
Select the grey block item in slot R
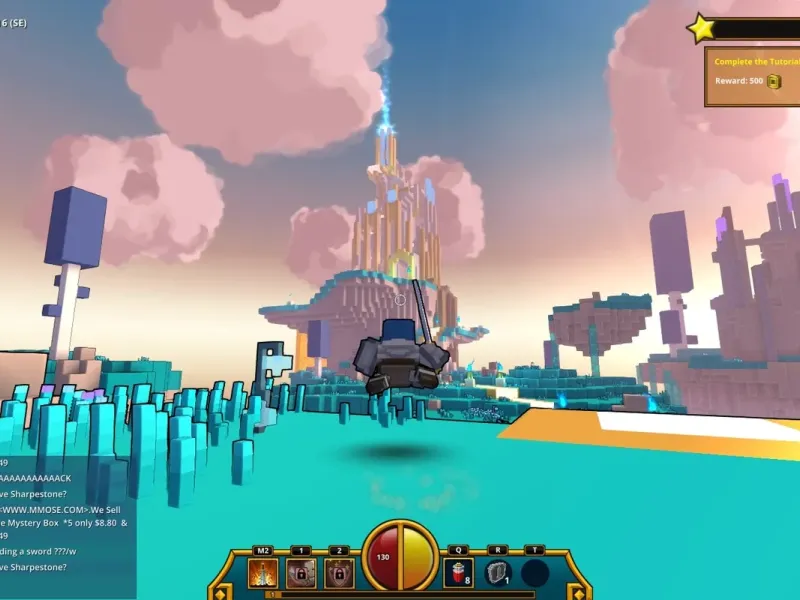(x=497, y=574)
